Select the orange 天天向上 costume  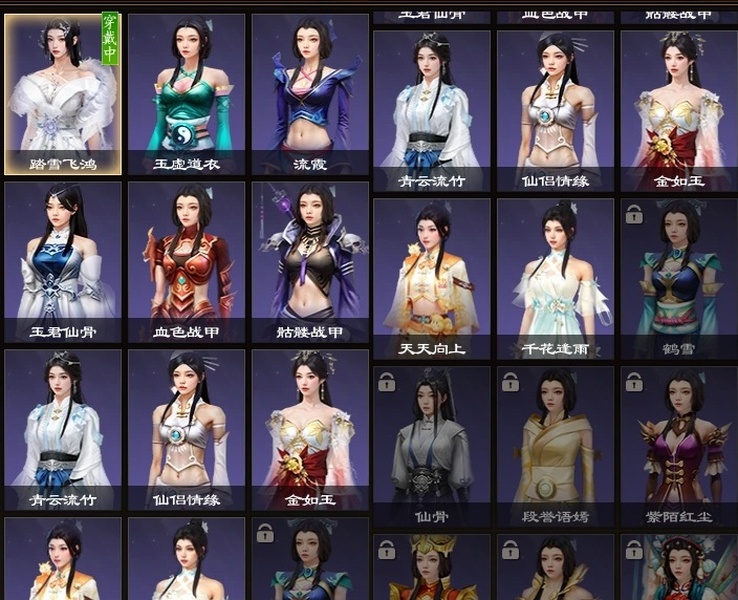[432, 278]
